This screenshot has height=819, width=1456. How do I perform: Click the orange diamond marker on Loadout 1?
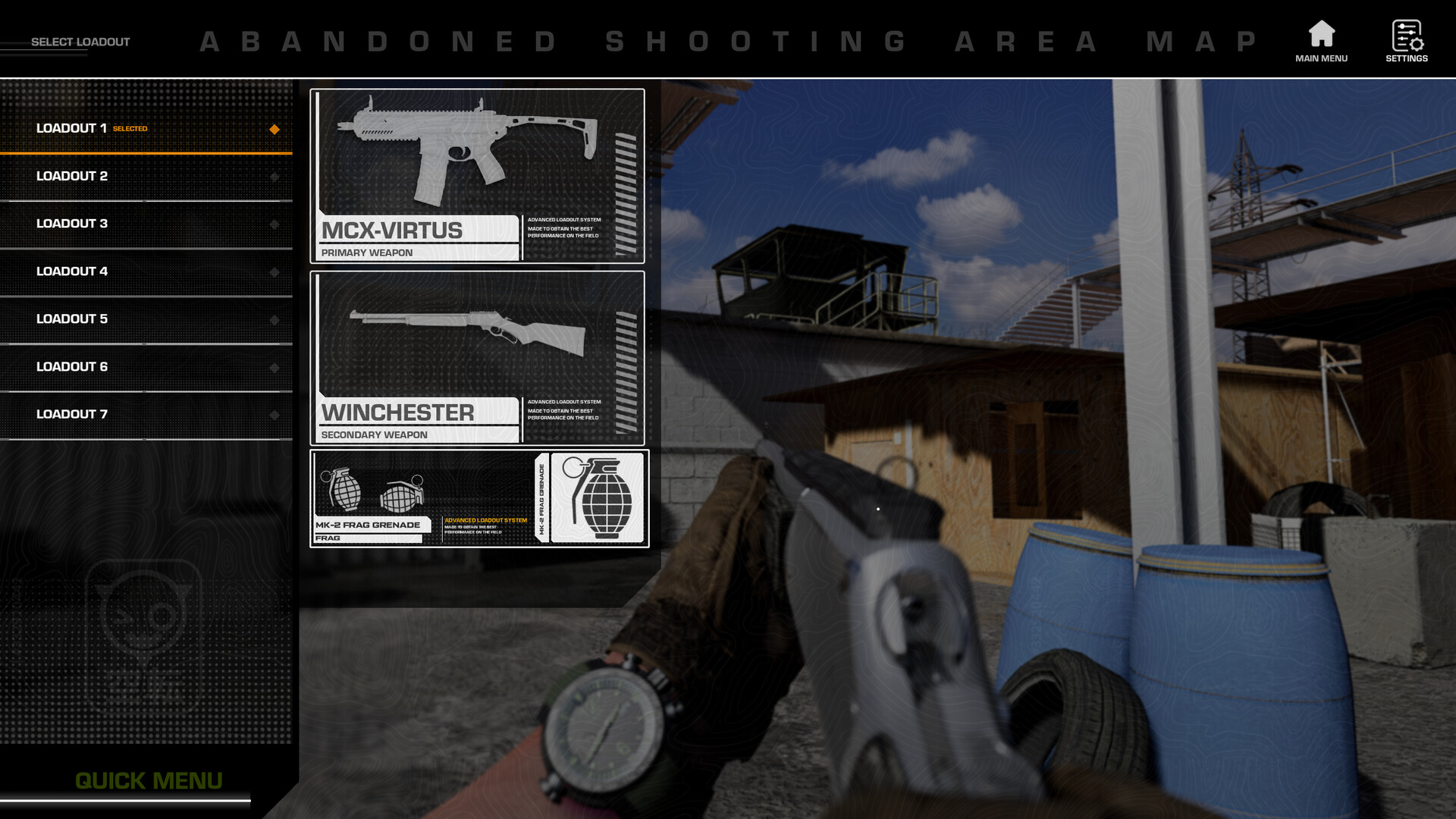(x=274, y=129)
